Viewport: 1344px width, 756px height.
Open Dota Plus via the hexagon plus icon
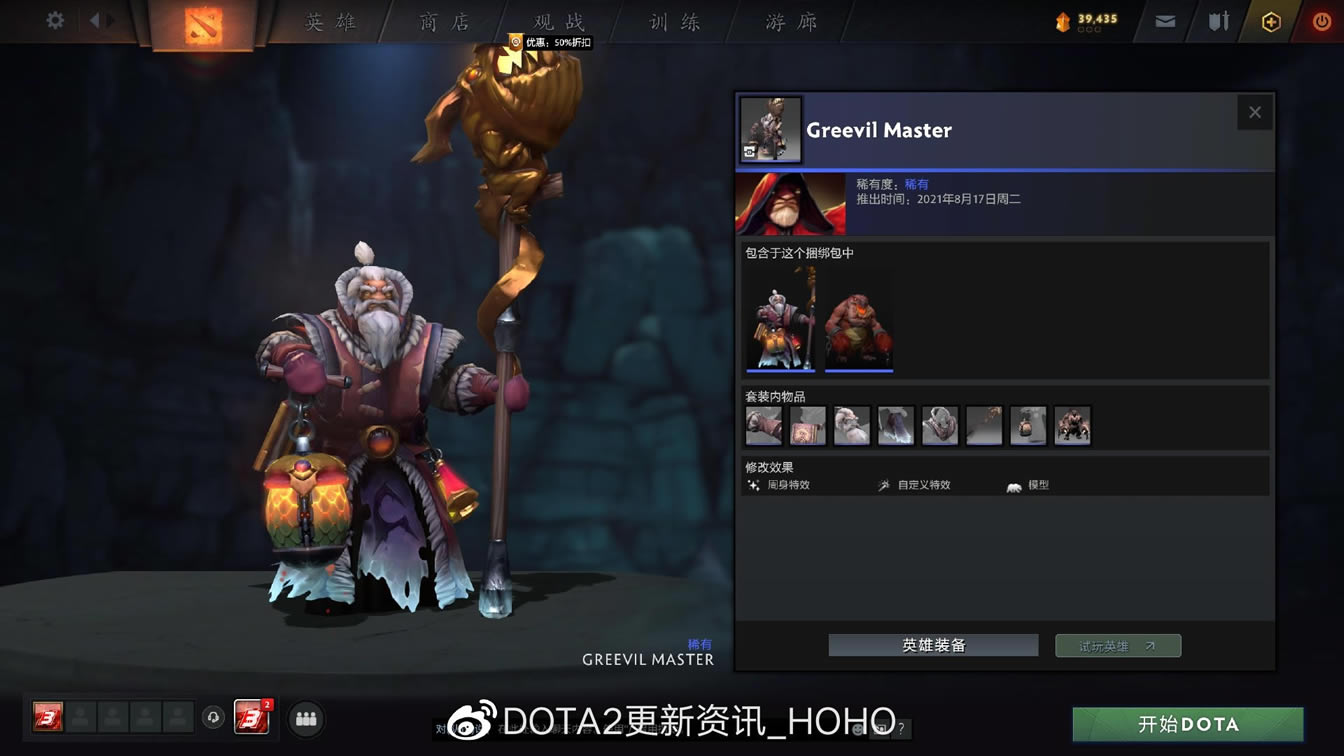(x=1271, y=20)
